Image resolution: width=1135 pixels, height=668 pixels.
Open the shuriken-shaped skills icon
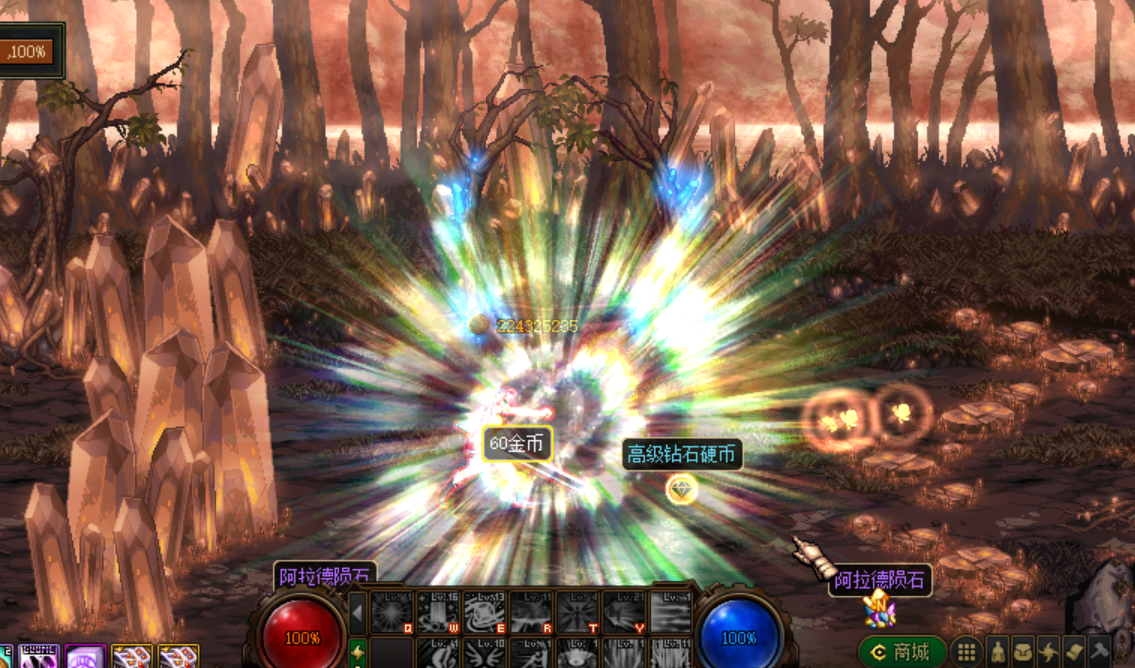(x=1049, y=652)
